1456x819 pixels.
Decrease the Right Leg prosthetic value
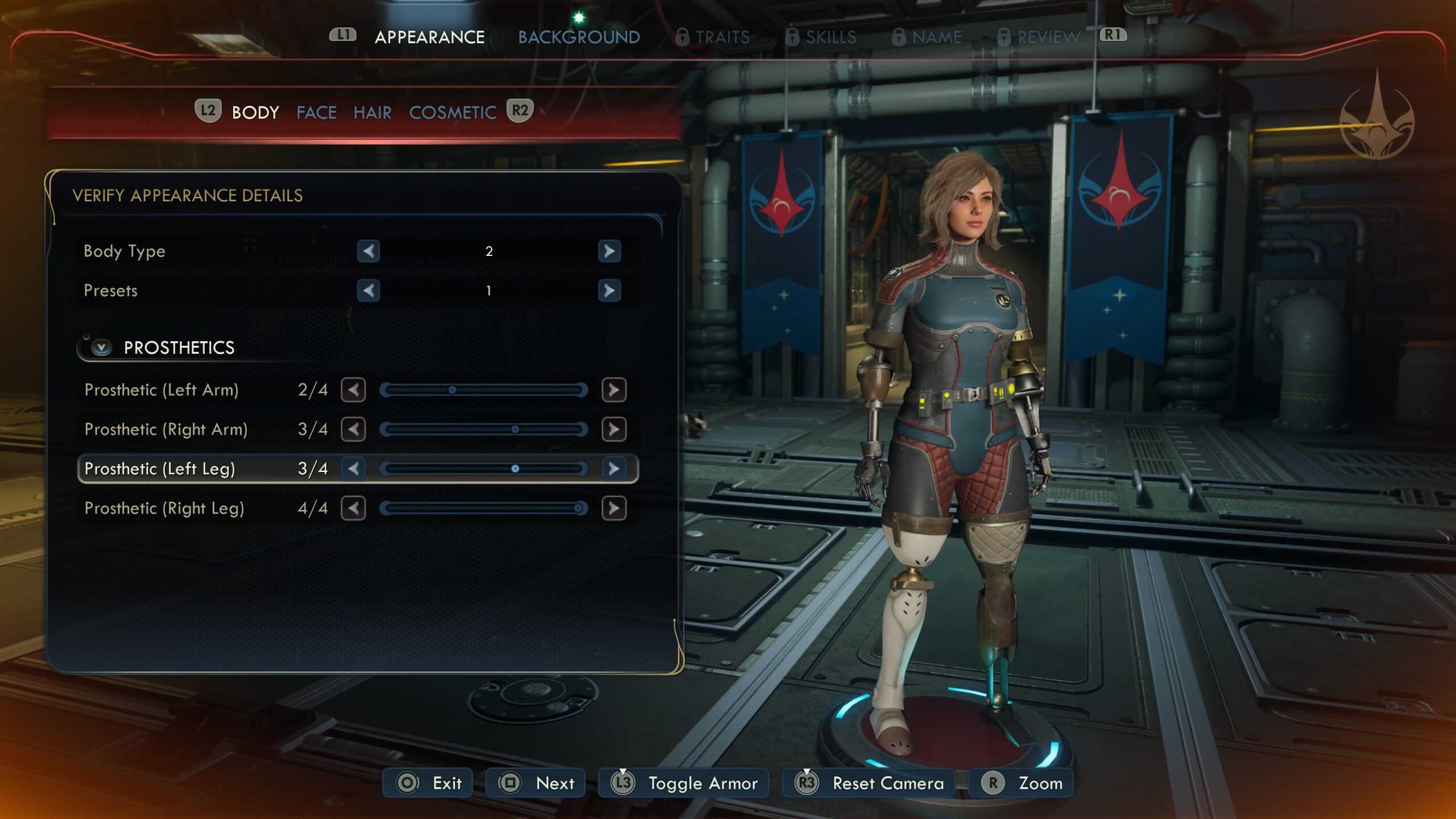click(x=353, y=508)
